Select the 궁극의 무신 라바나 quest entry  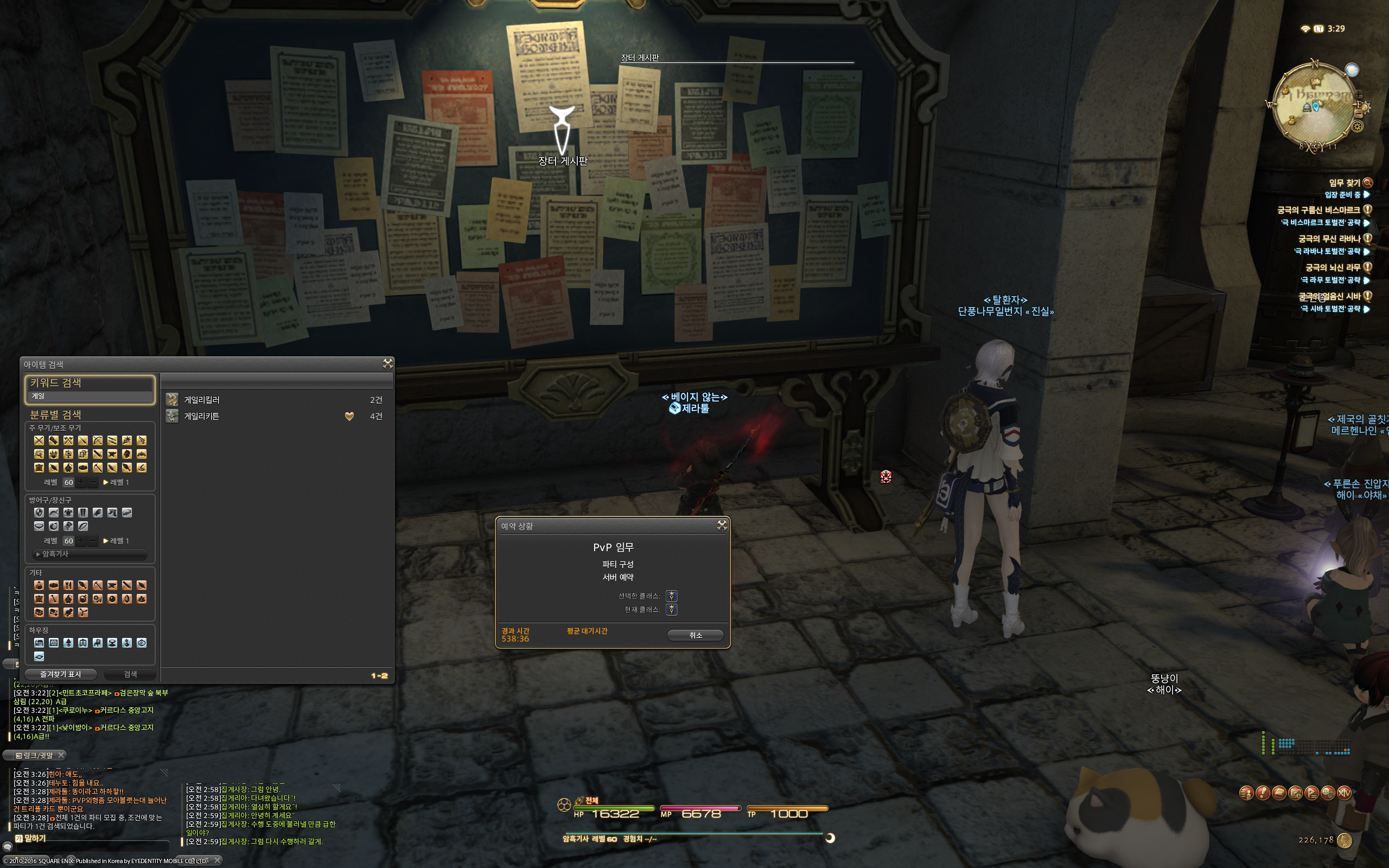(x=1329, y=239)
